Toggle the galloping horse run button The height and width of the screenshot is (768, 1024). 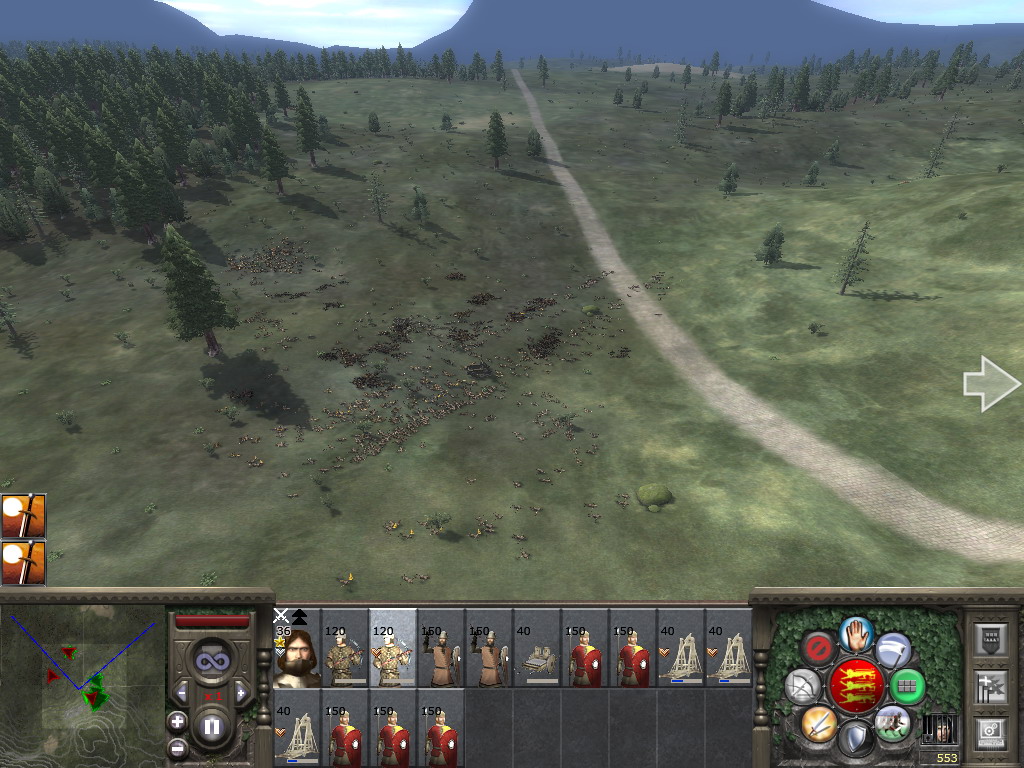[892, 722]
